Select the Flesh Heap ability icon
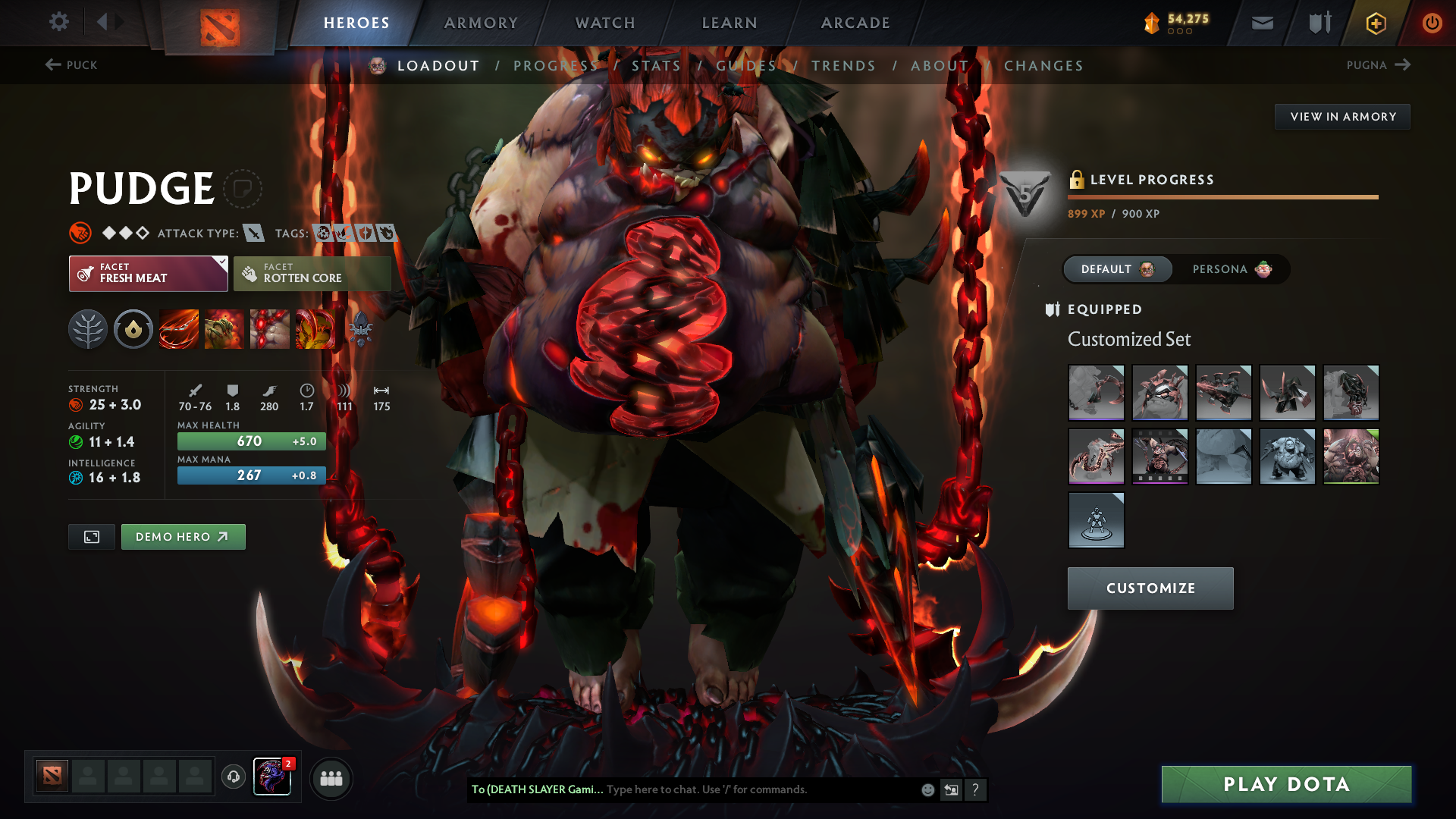This screenshot has height=819, width=1456. [x=269, y=329]
